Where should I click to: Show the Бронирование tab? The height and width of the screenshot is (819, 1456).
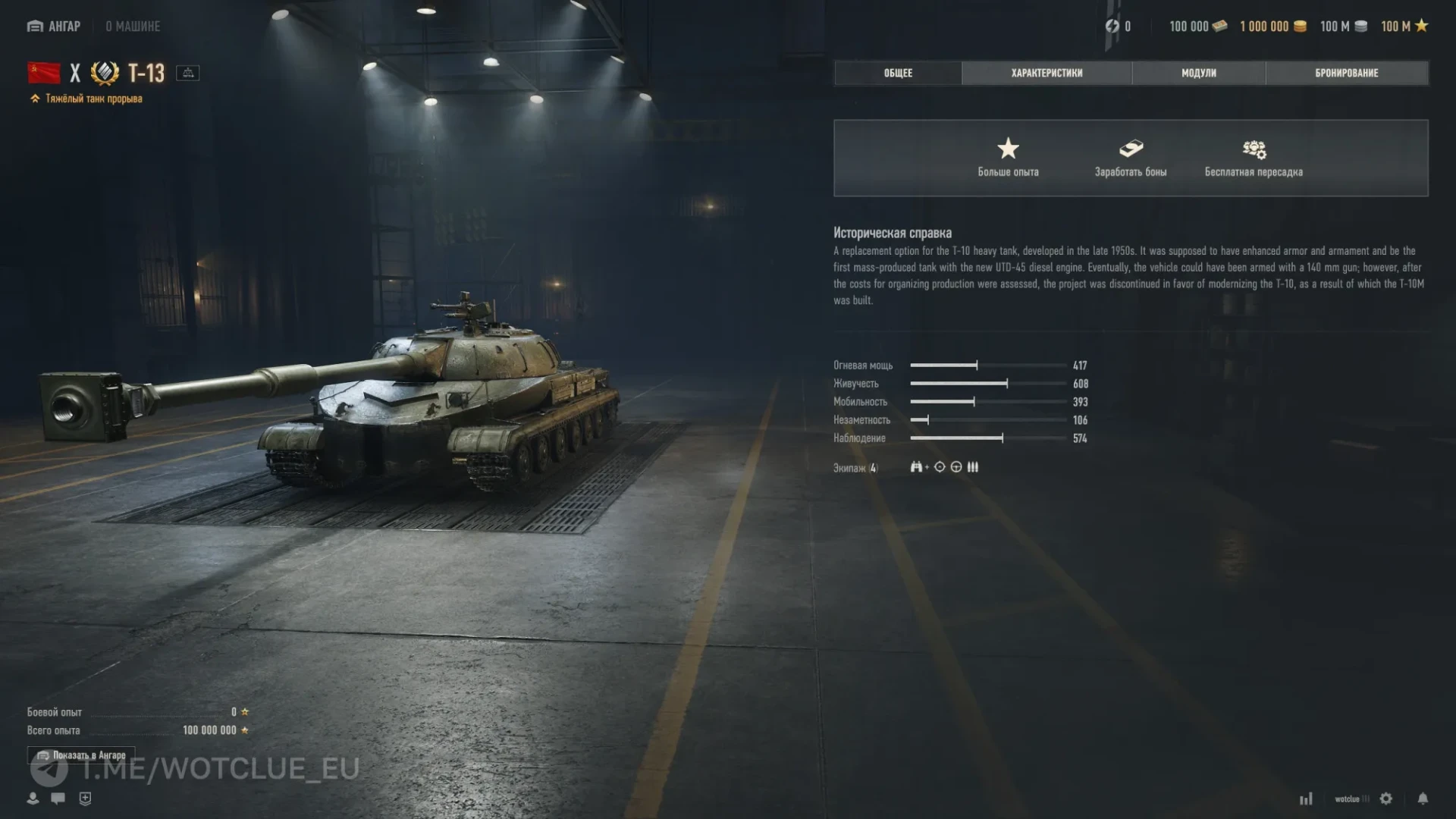tap(1346, 73)
